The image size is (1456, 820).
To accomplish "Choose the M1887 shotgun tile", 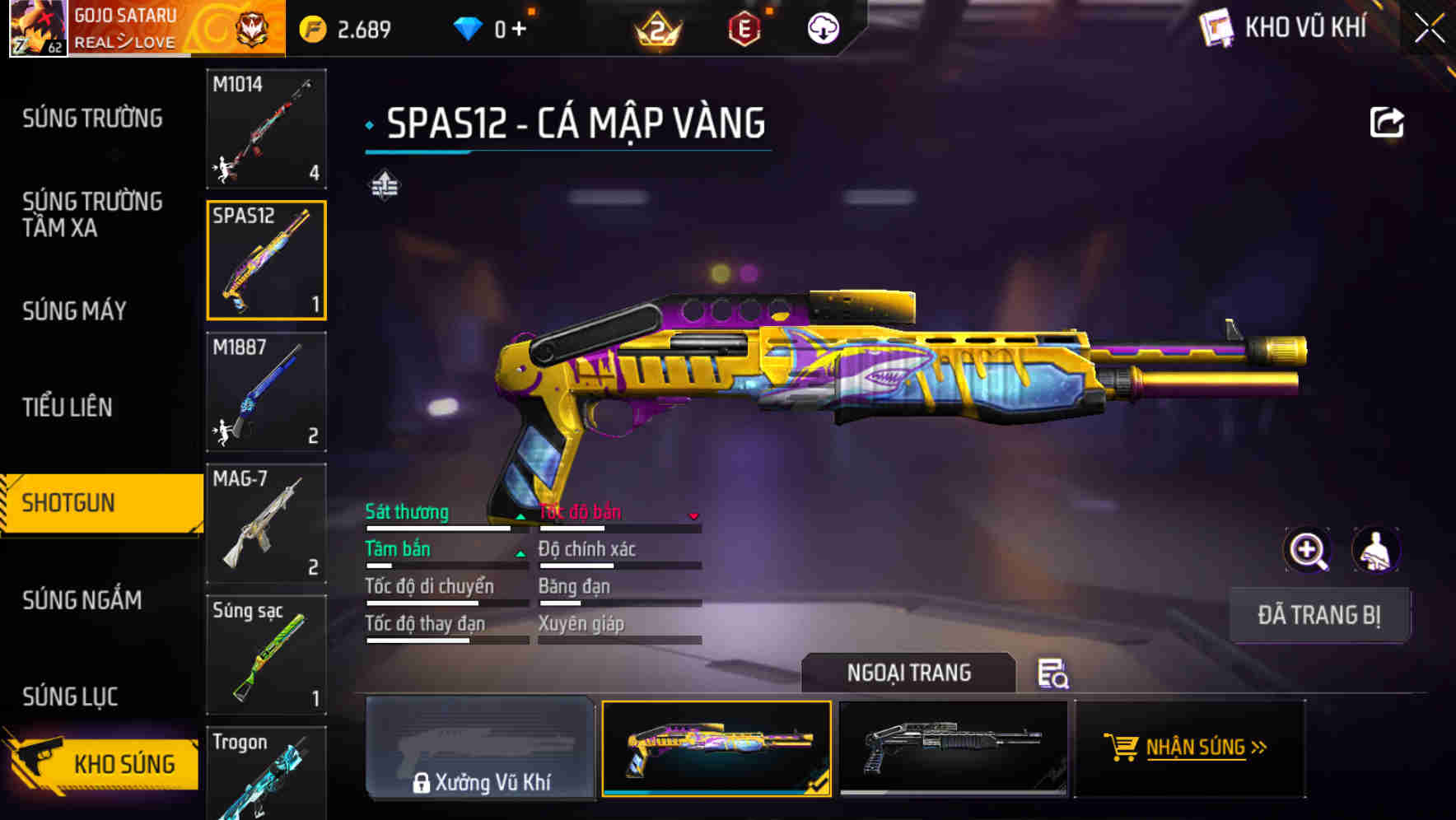I will 266,392.
